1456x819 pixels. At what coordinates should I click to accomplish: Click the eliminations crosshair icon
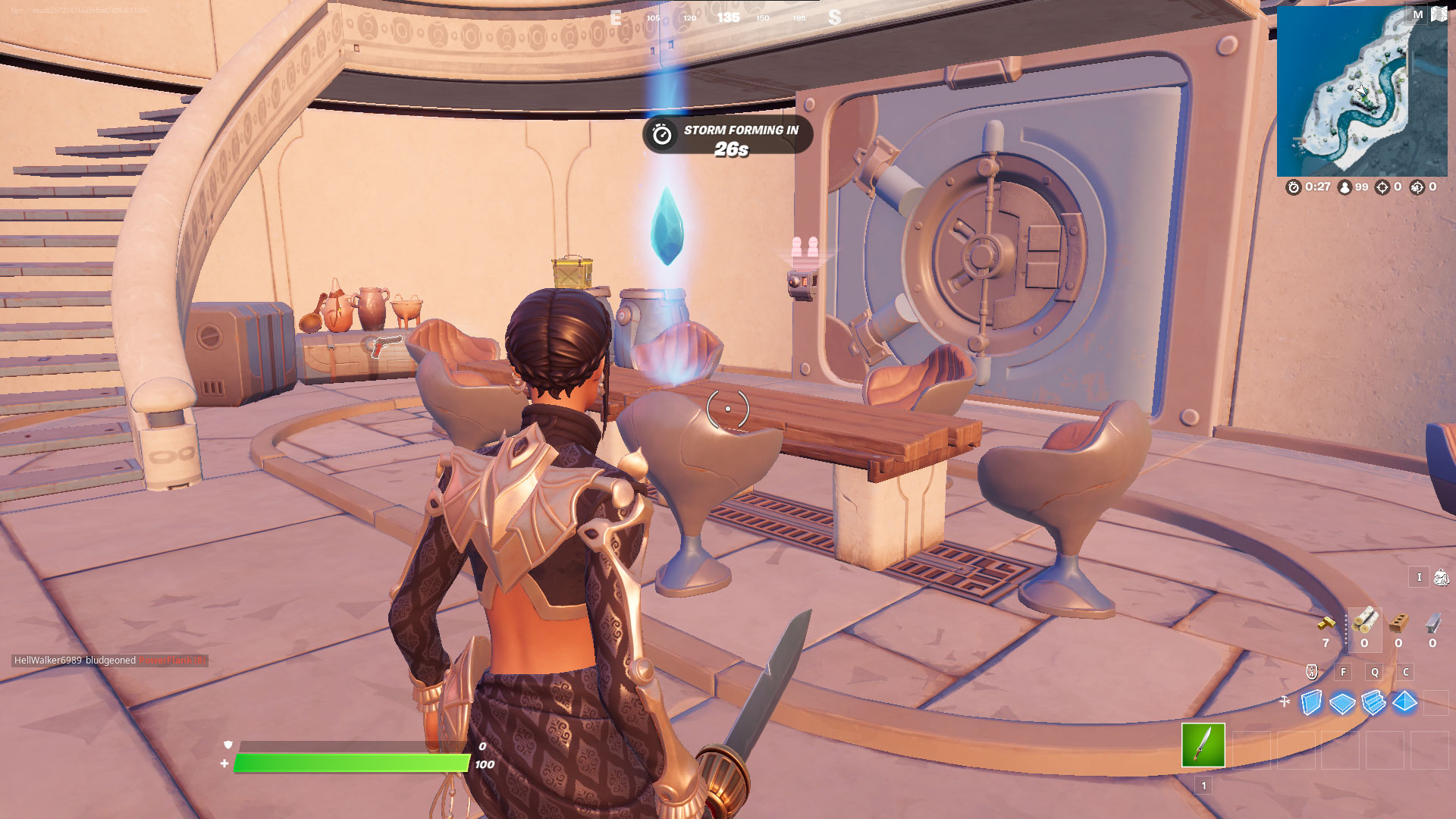coord(1382,186)
